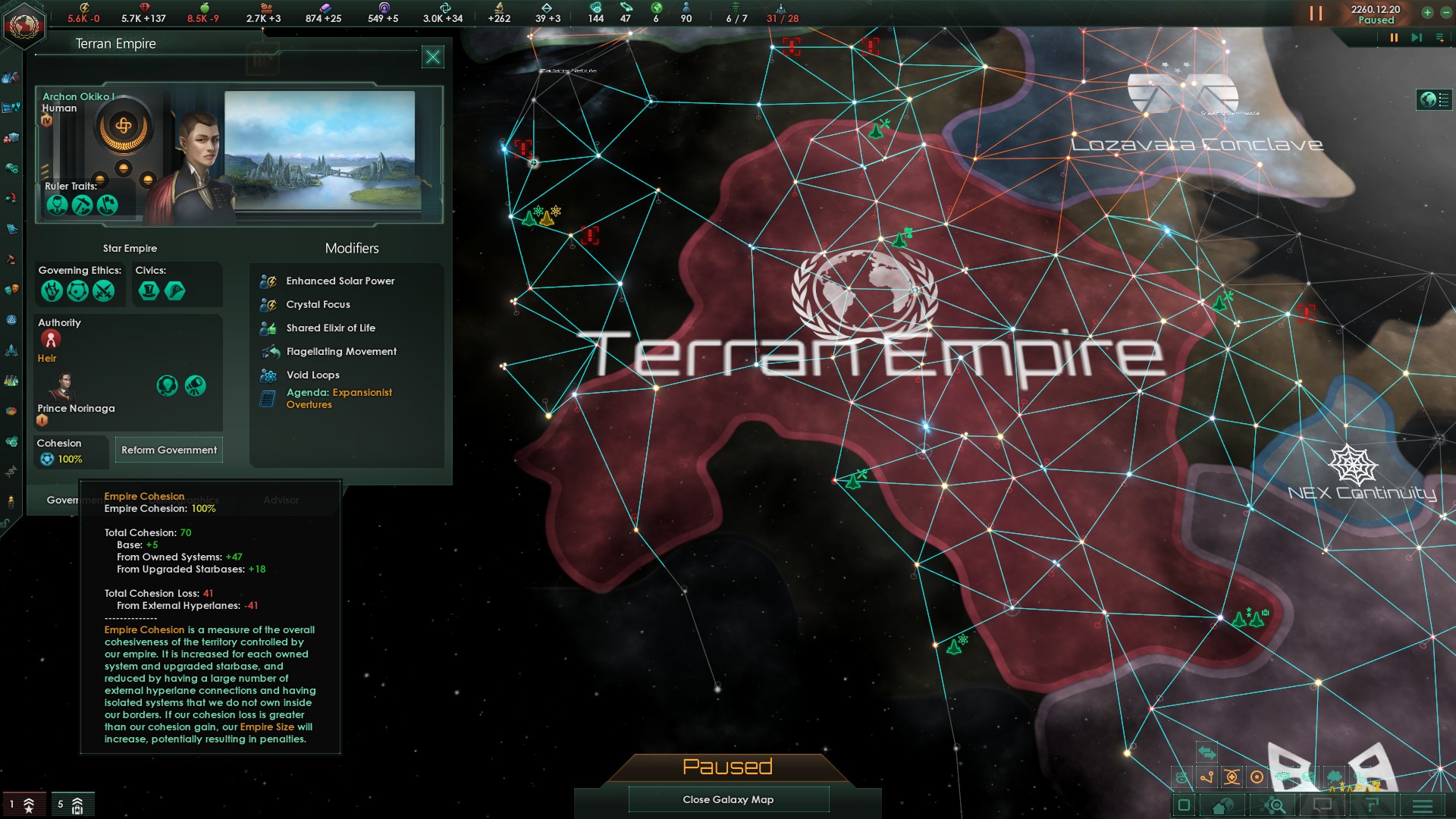Select the default map mode circle icon

point(1257,777)
